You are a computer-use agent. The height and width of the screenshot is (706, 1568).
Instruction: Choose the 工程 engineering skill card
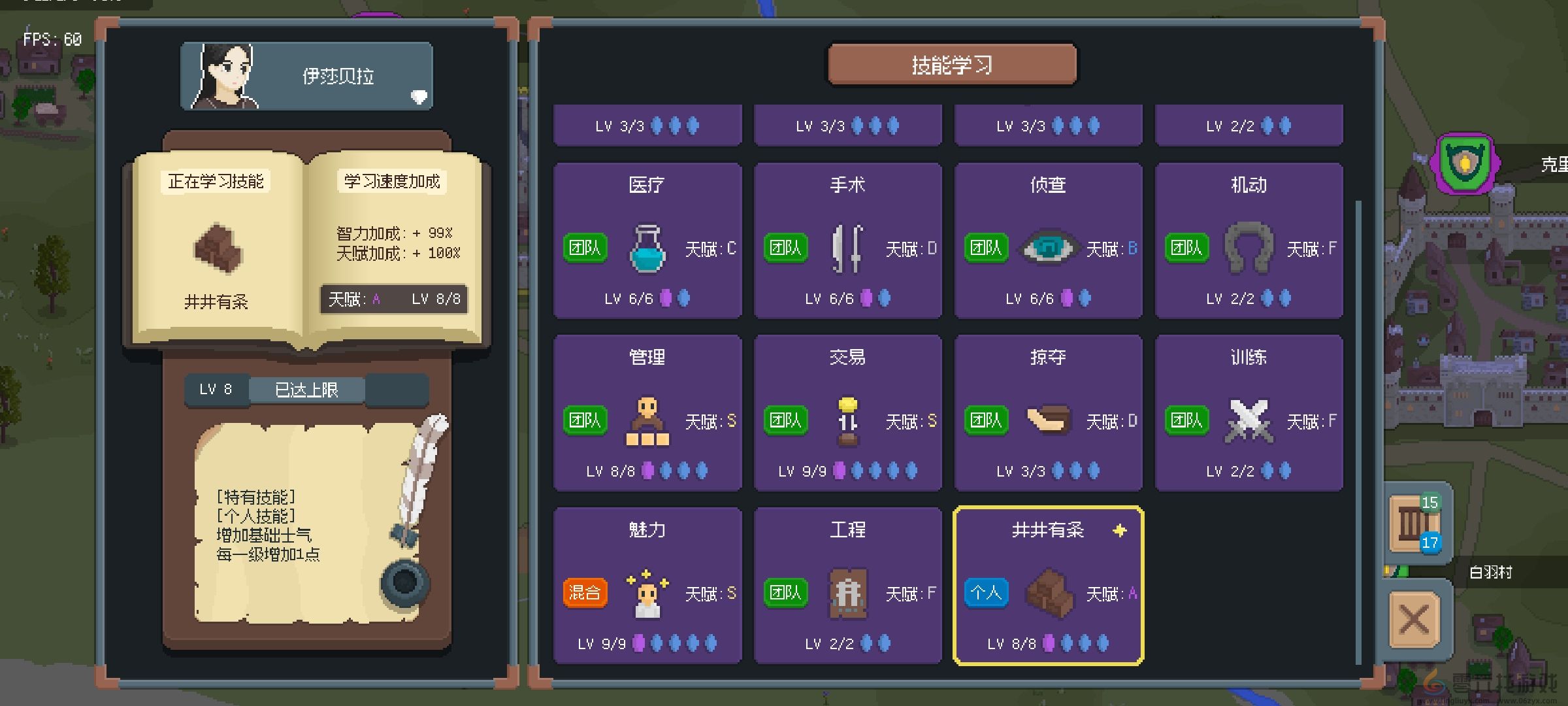pos(847,585)
